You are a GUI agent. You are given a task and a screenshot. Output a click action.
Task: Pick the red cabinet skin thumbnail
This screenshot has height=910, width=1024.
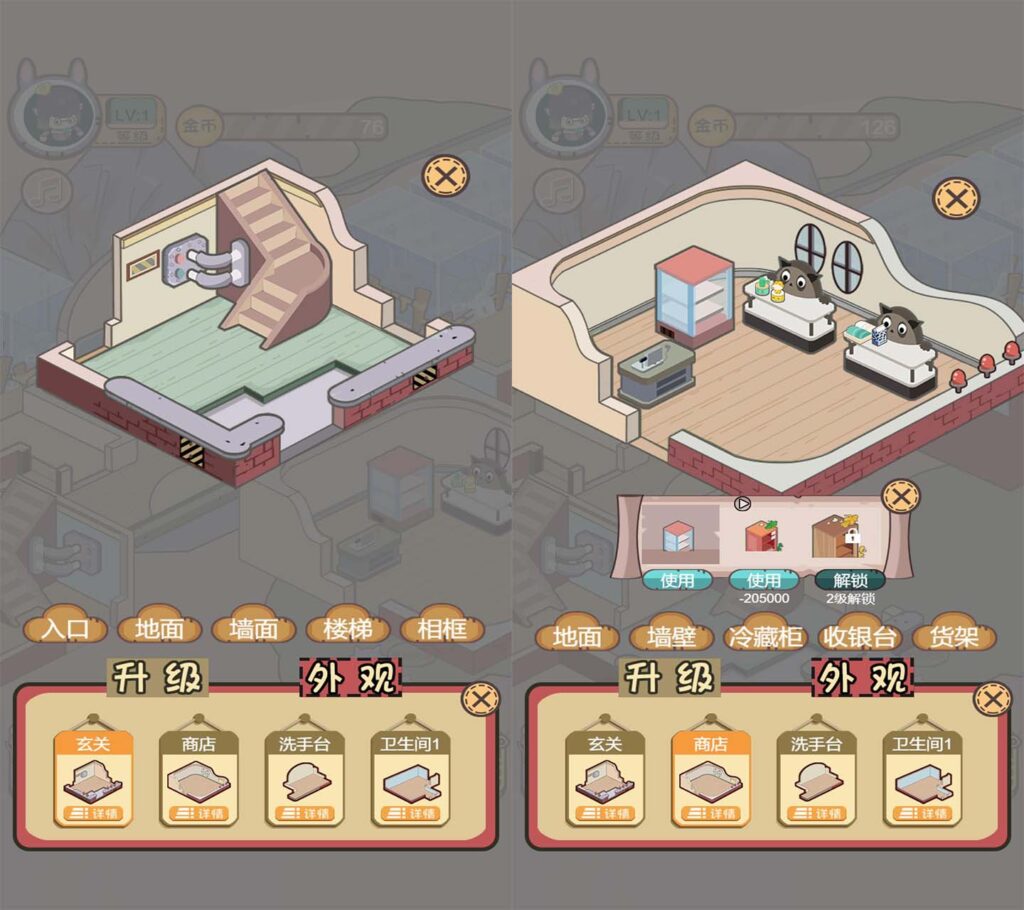pyautogui.click(x=763, y=536)
